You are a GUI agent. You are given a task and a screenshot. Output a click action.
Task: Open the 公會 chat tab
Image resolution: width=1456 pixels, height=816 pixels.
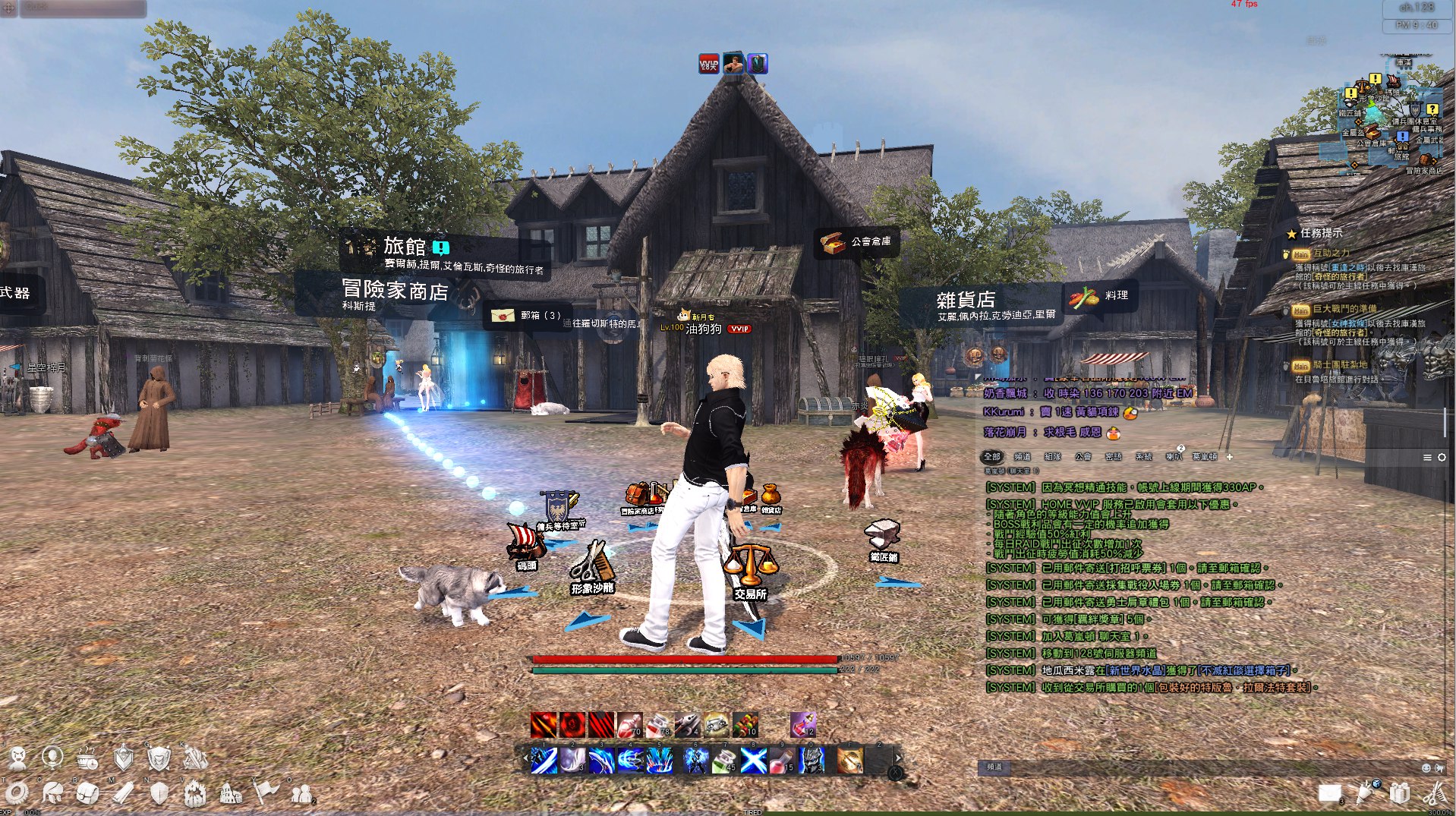tap(1083, 457)
